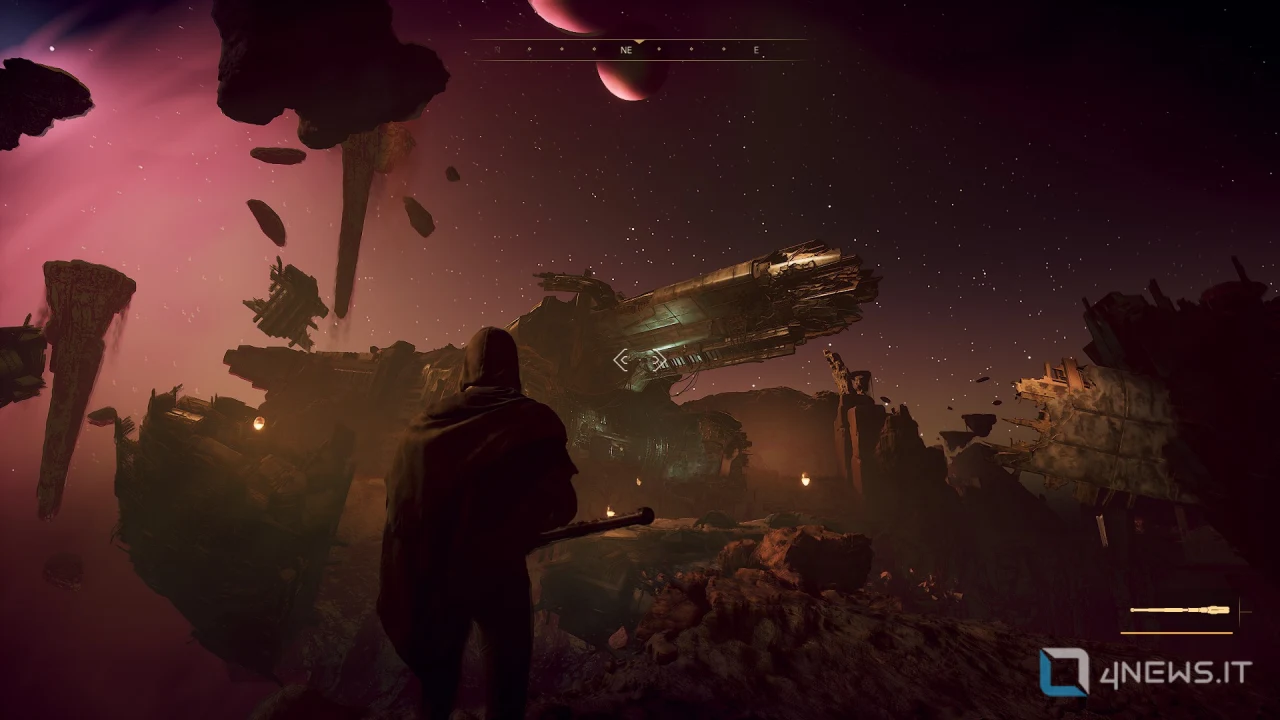The width and height of the screenshot is (1280, 720).
Task: Click the 4NEWS.IT watermark logo
Action: [x=1145, y=672]
